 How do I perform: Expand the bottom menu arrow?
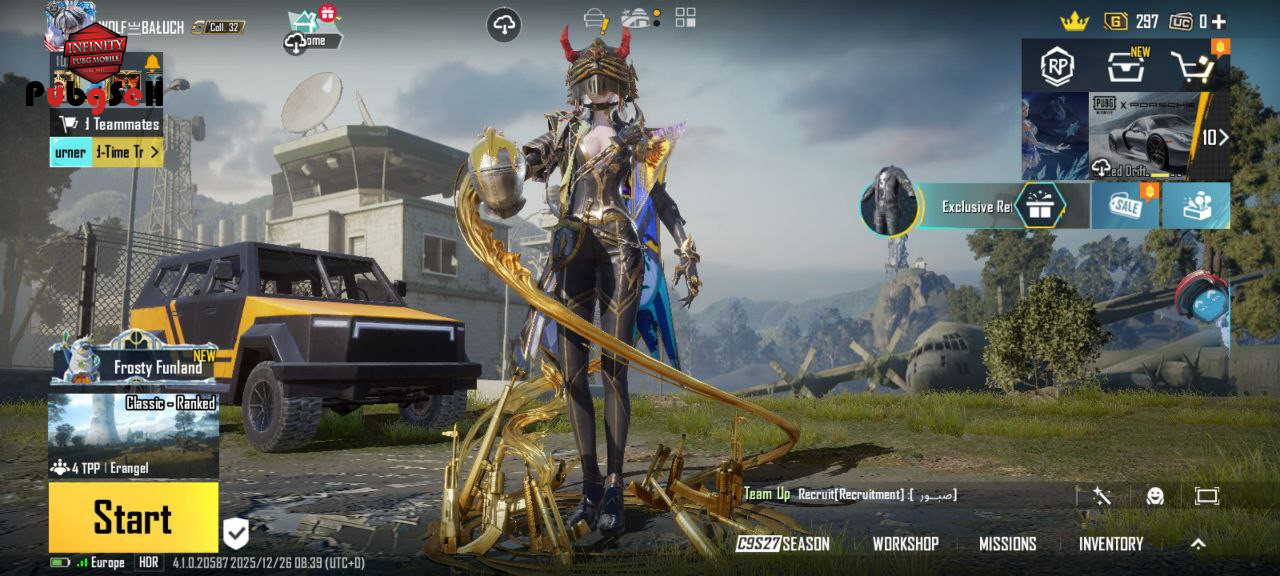[1198, 544]
